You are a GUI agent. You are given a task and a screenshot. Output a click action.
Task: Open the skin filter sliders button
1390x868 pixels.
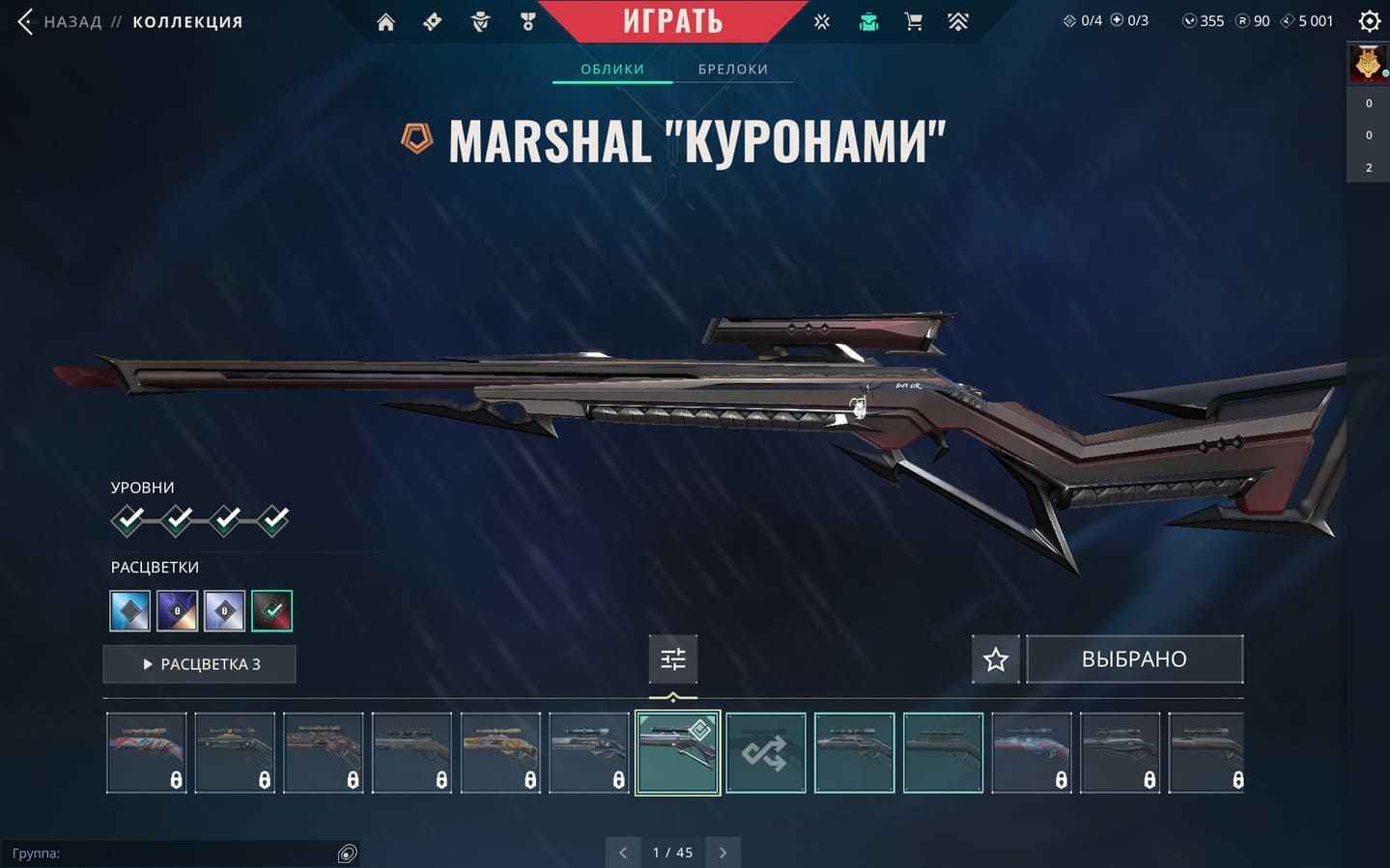(673, 659)
